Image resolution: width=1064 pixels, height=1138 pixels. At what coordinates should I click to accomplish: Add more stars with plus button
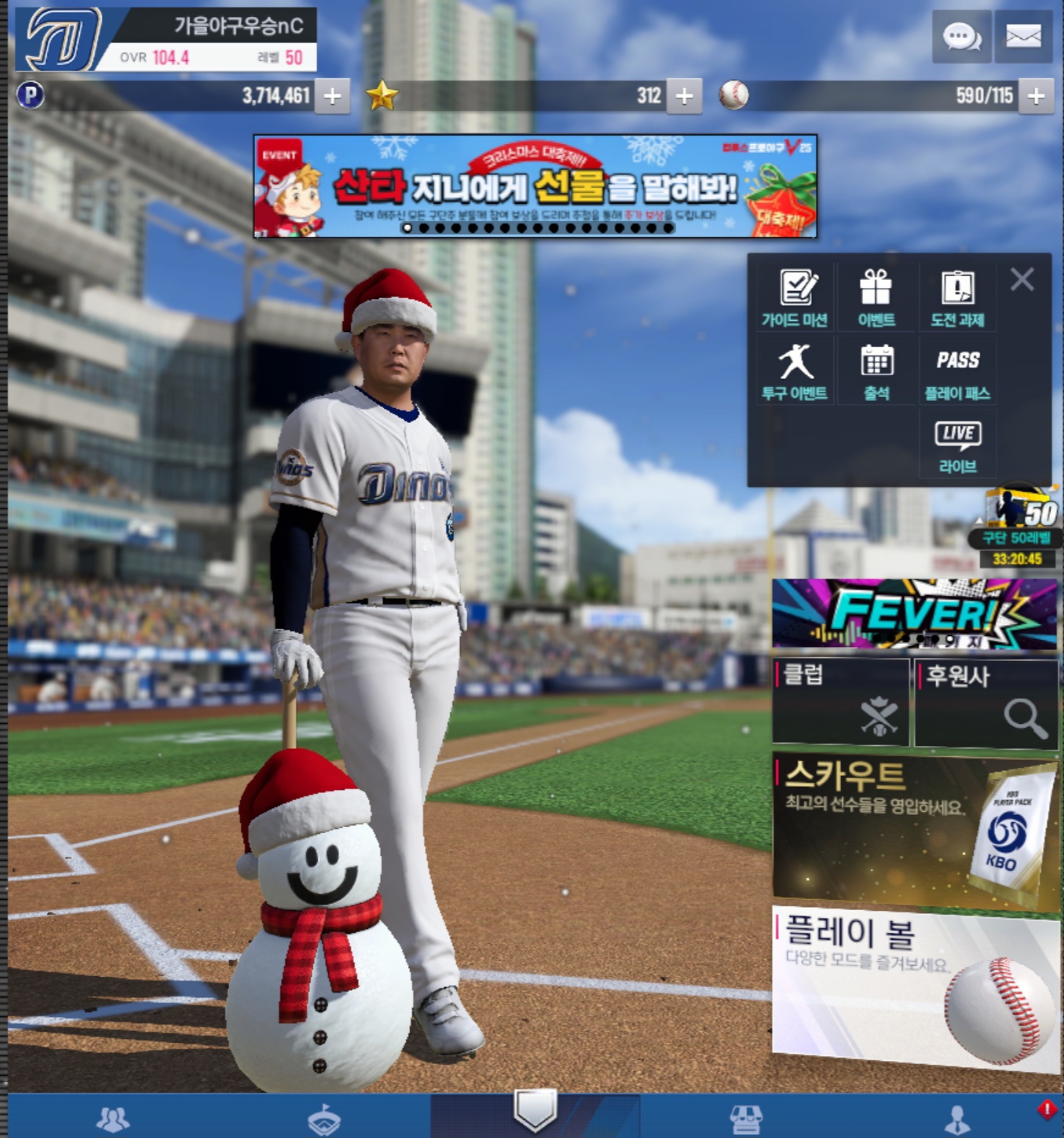click(x=684, y=96)
